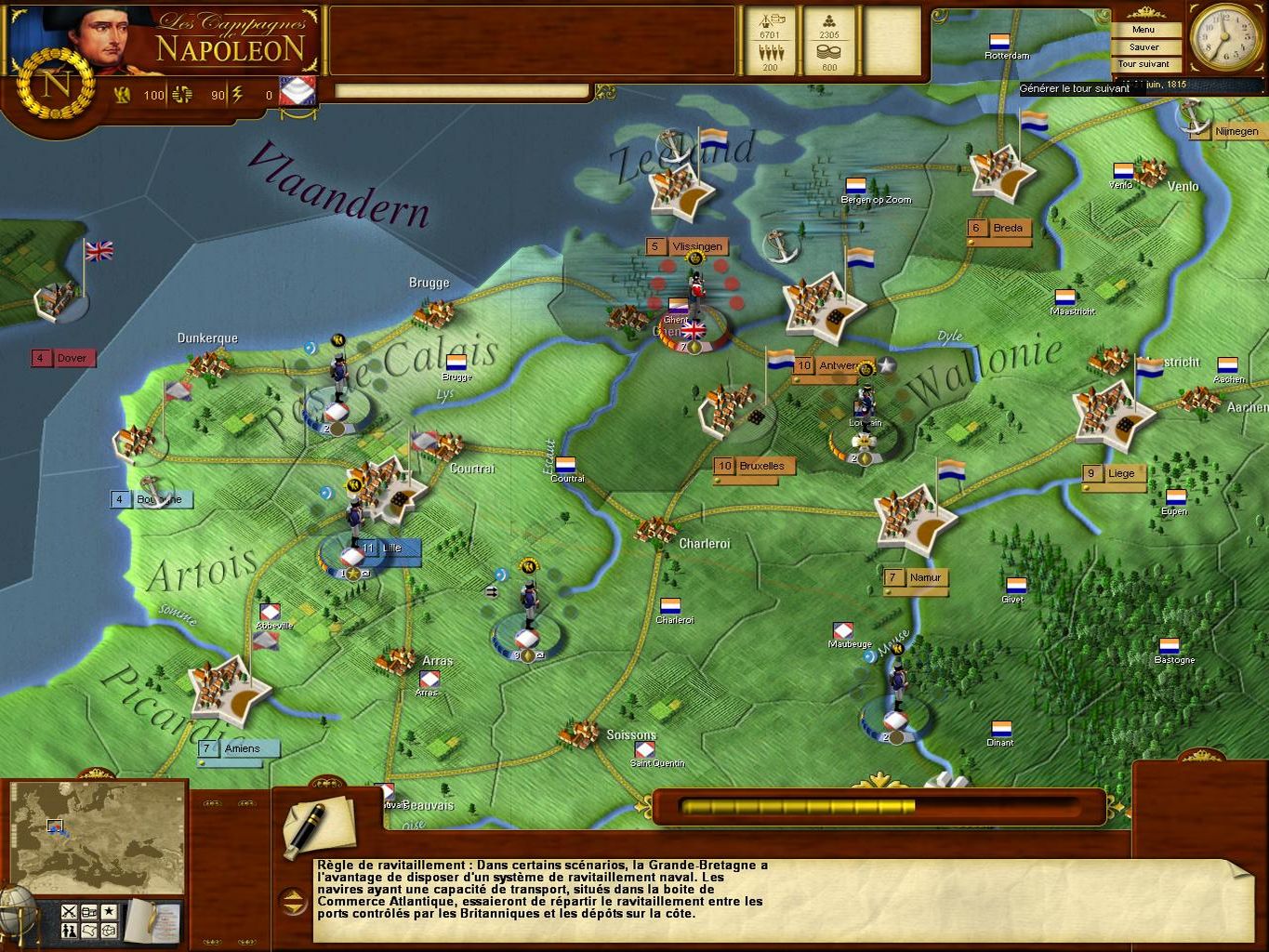The width and height of the screenshot is (1269, 952).
Task: Toggle the Europe regions map view
Action: pyautogui.click(x=109, y=932)
